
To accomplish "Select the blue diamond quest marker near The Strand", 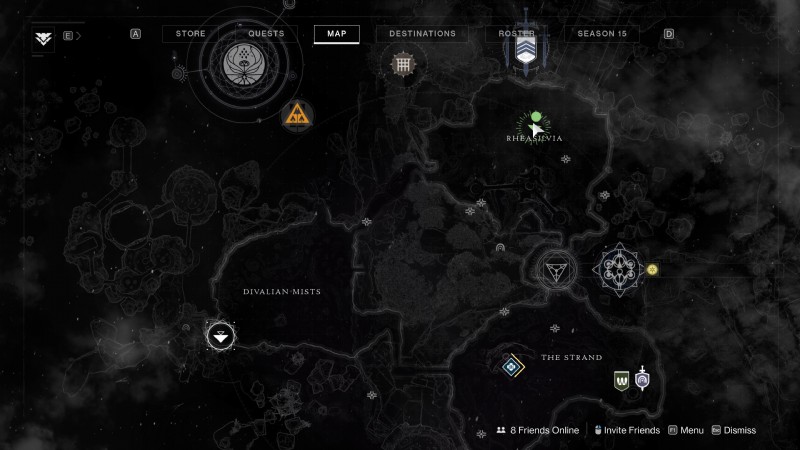I will (514, 366).
